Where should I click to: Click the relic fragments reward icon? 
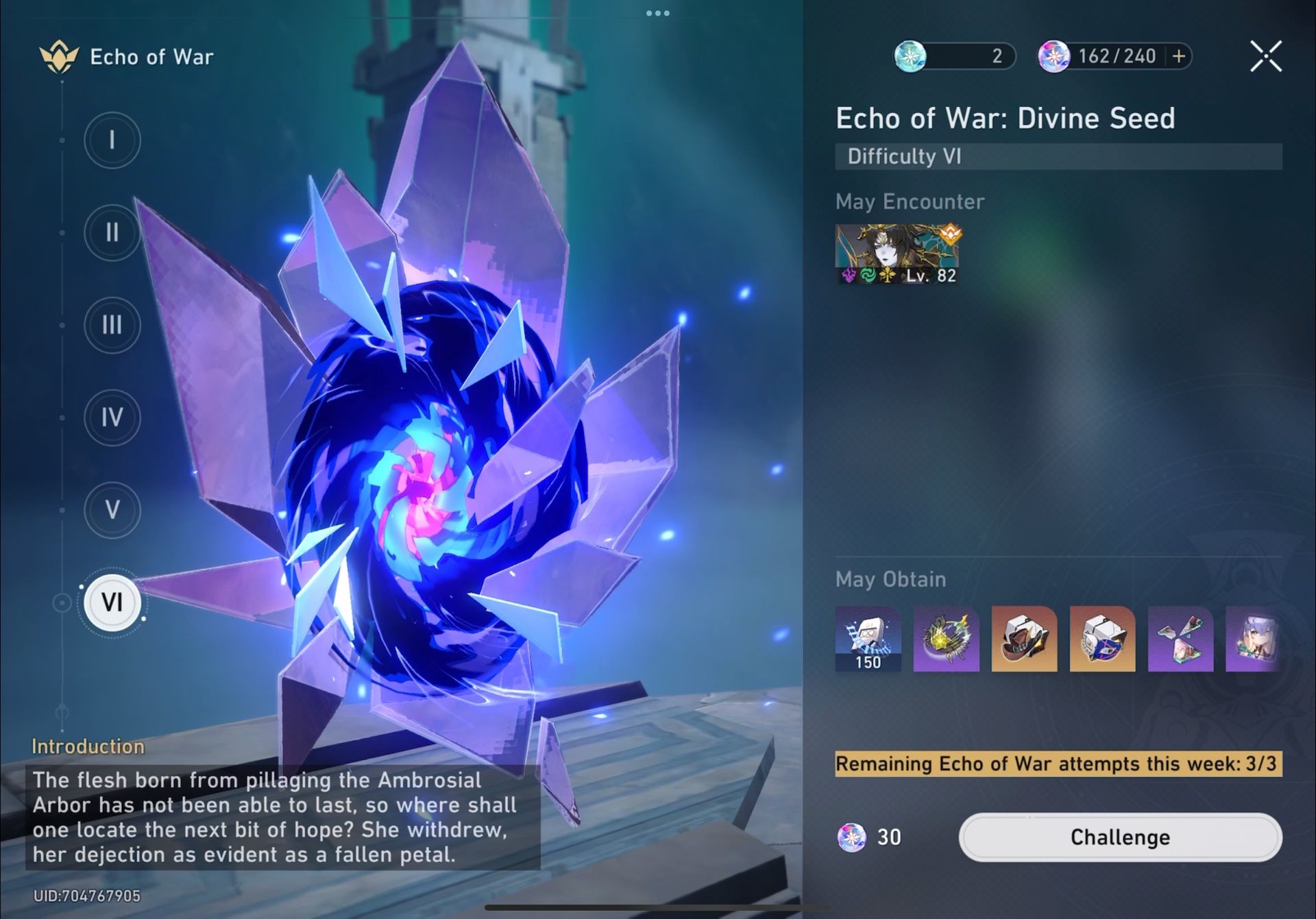pyautogui.click(x=1179, y=641)
